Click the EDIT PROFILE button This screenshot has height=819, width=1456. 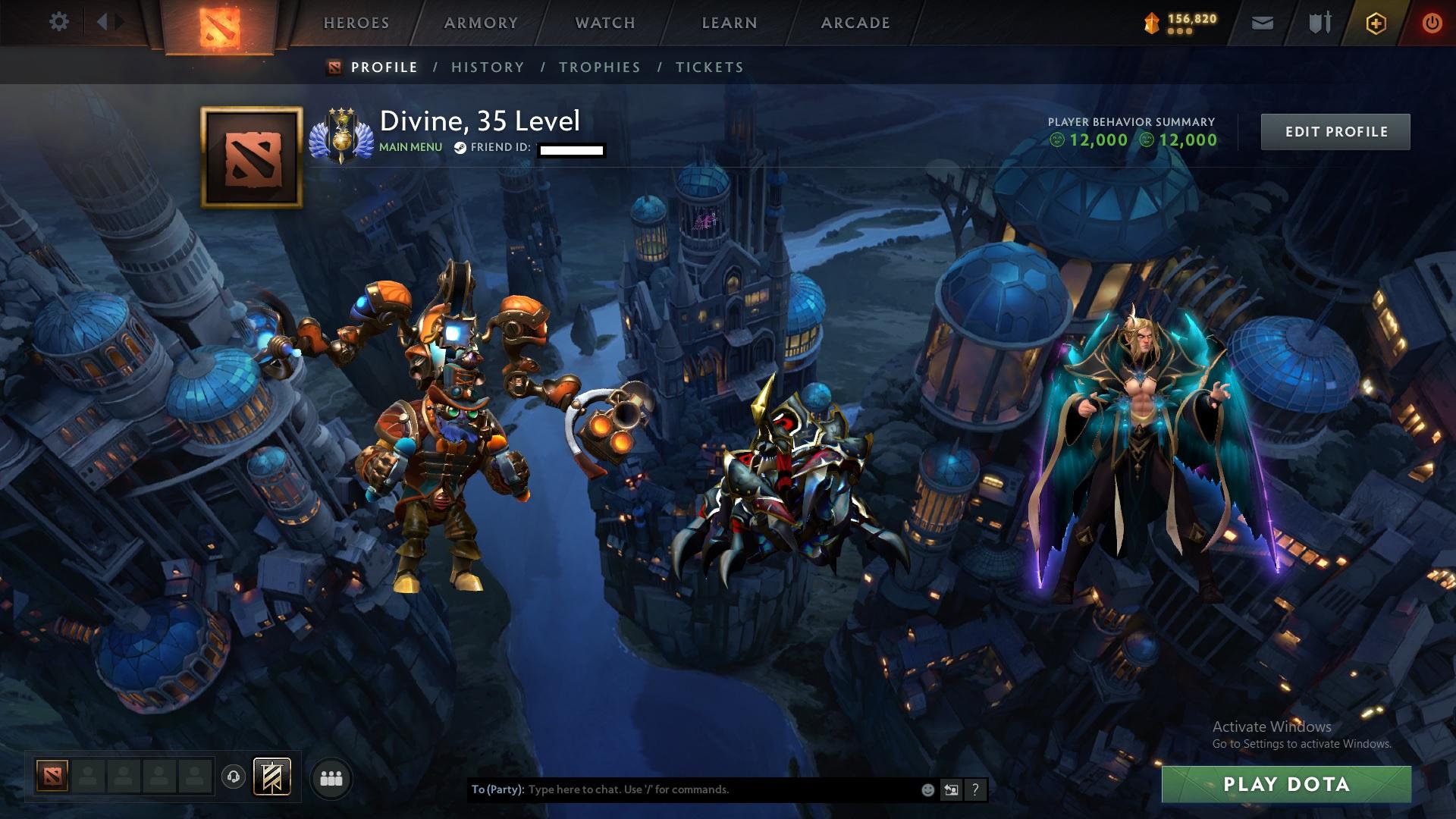pyautogui.click(x=1335, y=131)
